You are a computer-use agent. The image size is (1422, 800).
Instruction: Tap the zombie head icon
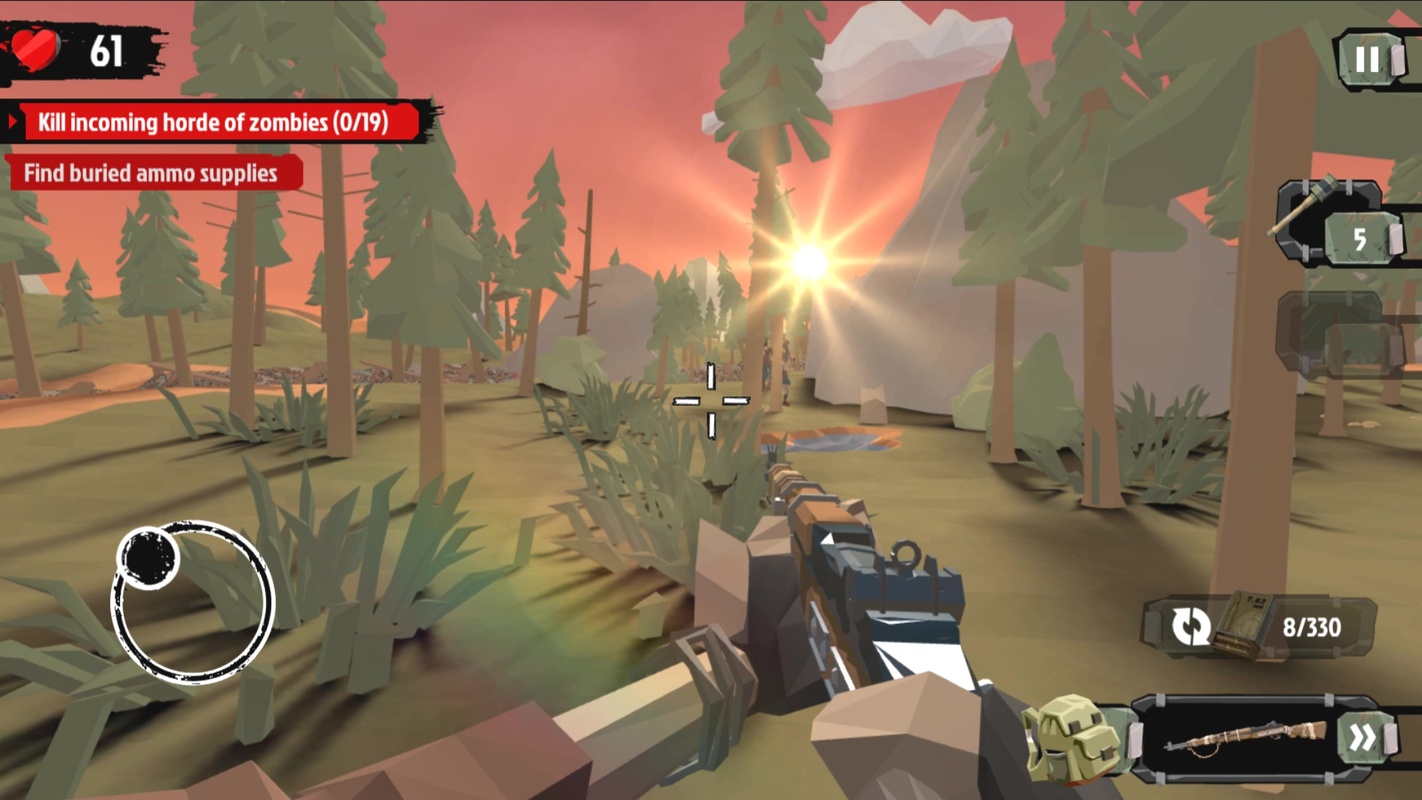pos(1071,740)
